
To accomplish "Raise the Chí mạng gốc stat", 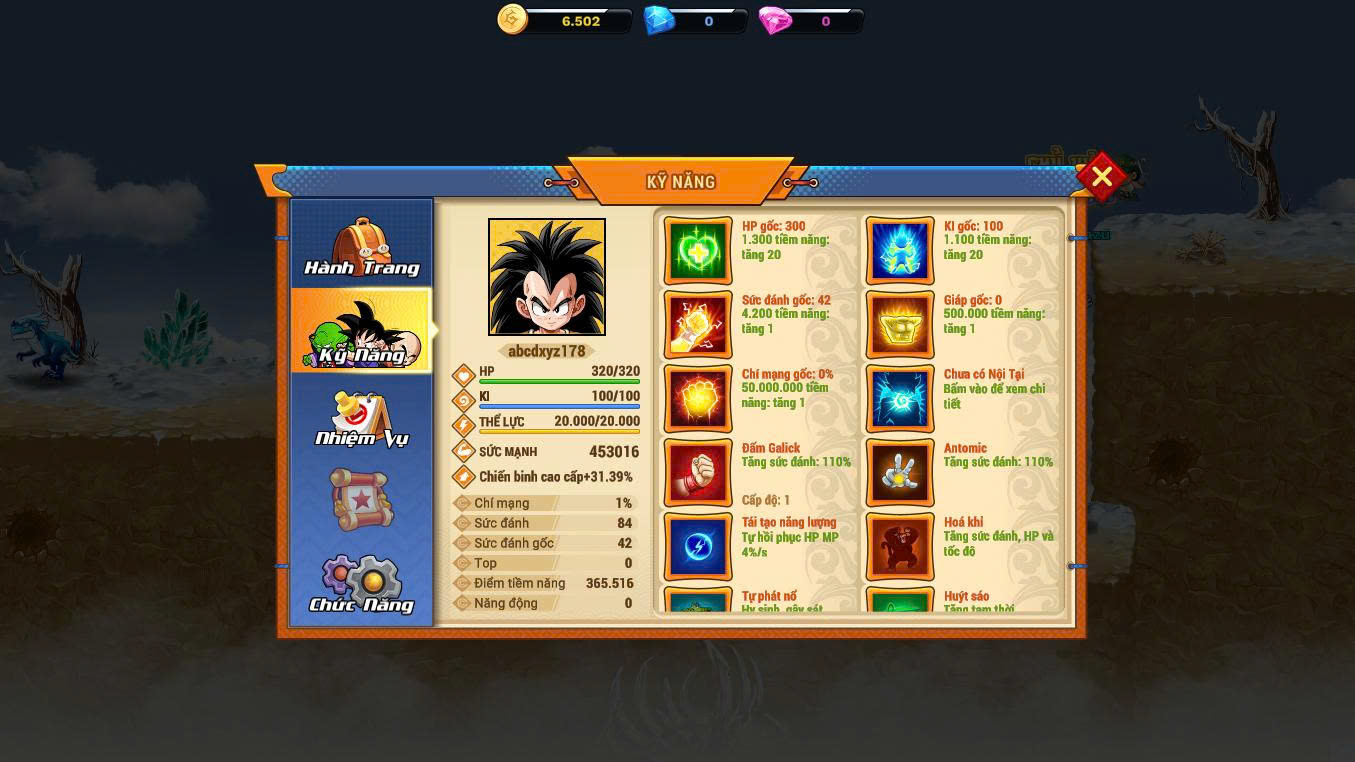I will pyautogui.click(x=698, y=398).
